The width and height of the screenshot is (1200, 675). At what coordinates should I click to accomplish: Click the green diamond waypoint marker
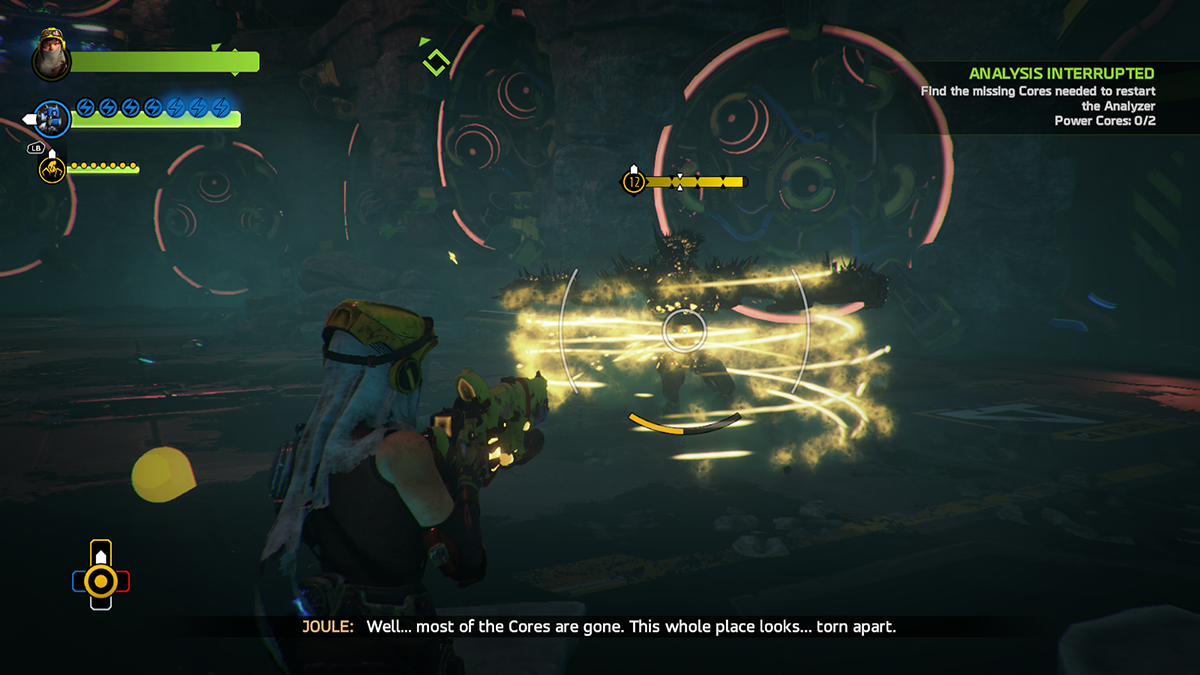[x=436, y=62]
